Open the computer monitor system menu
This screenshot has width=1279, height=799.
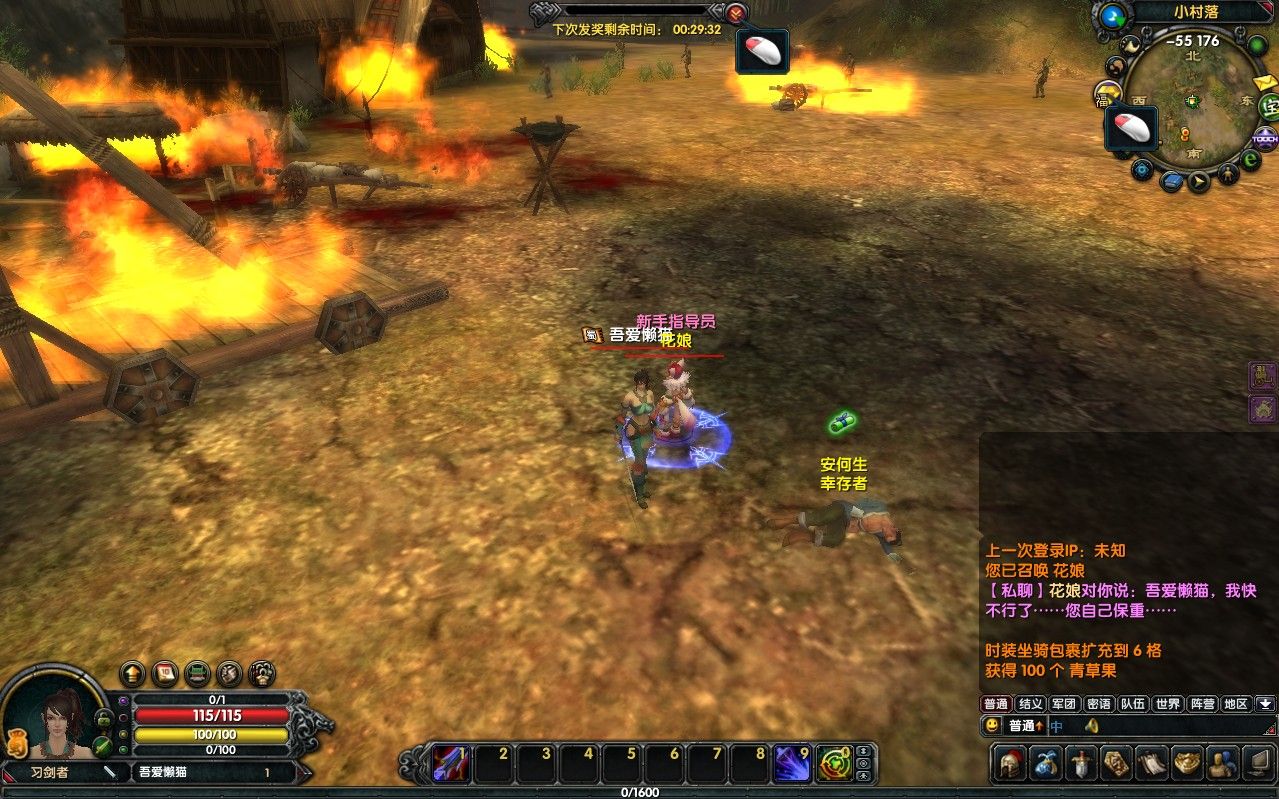1257,763
